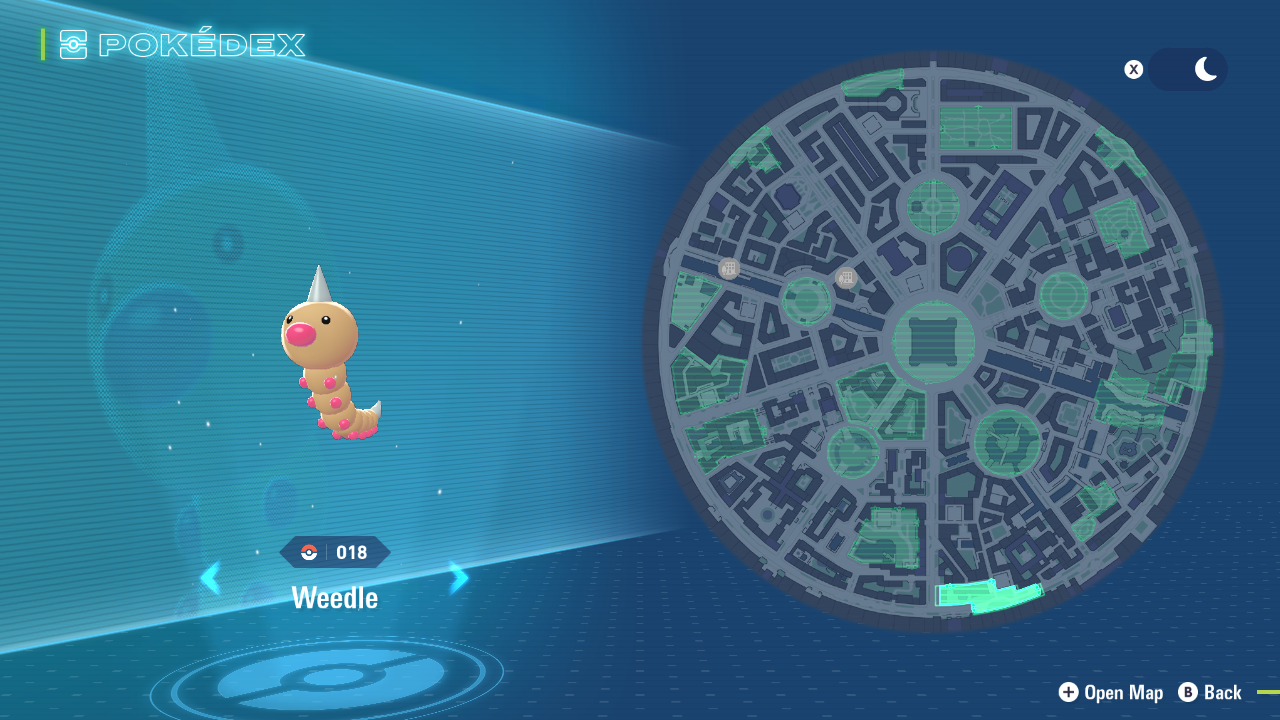Viewport: 1280px width, 720px height.
Task: Click the building marker right of the map center
Action: (845, 277)
